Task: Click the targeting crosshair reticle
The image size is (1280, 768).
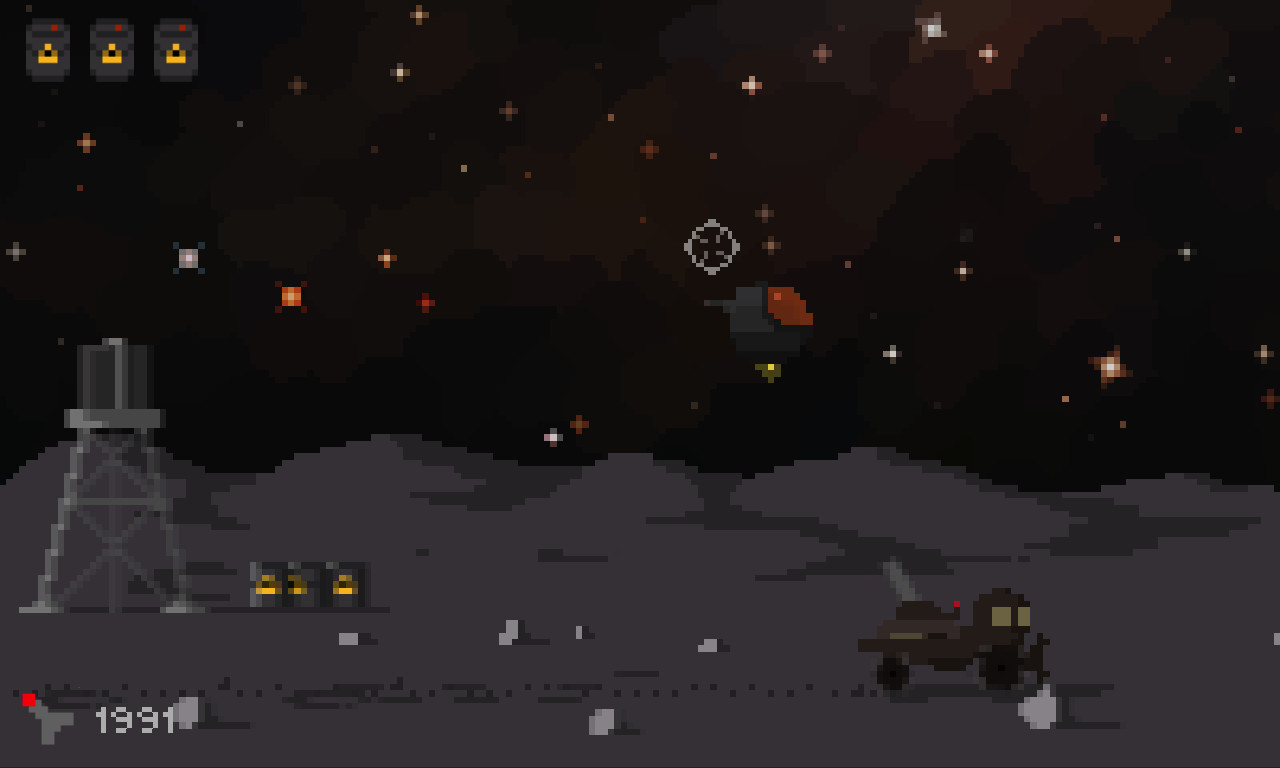Action: click(x=711, y=249)
